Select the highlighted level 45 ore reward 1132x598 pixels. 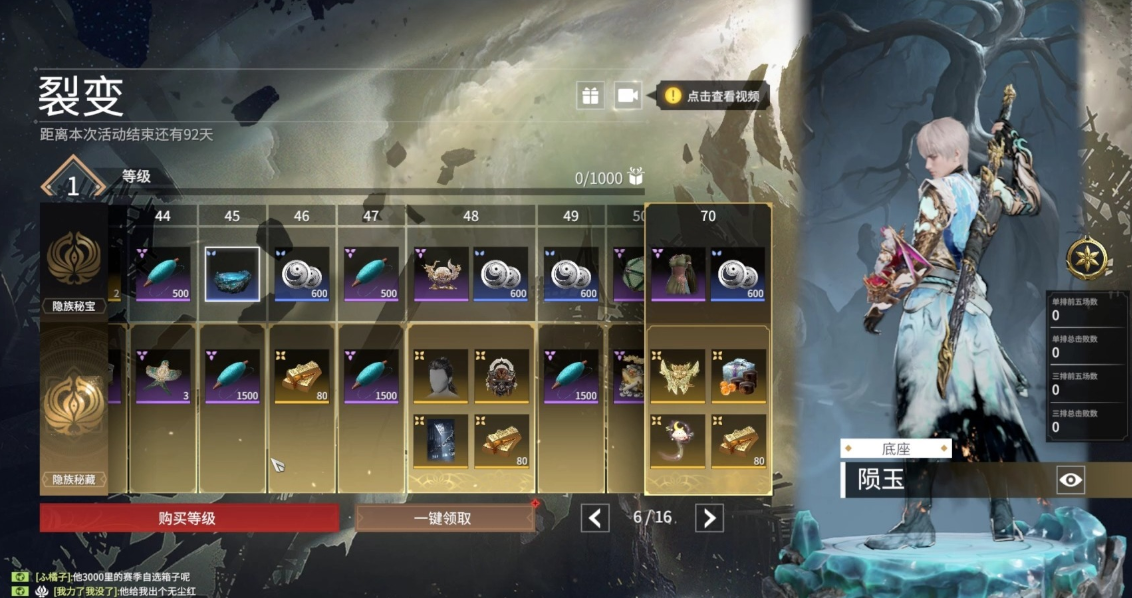pos(232,274)
